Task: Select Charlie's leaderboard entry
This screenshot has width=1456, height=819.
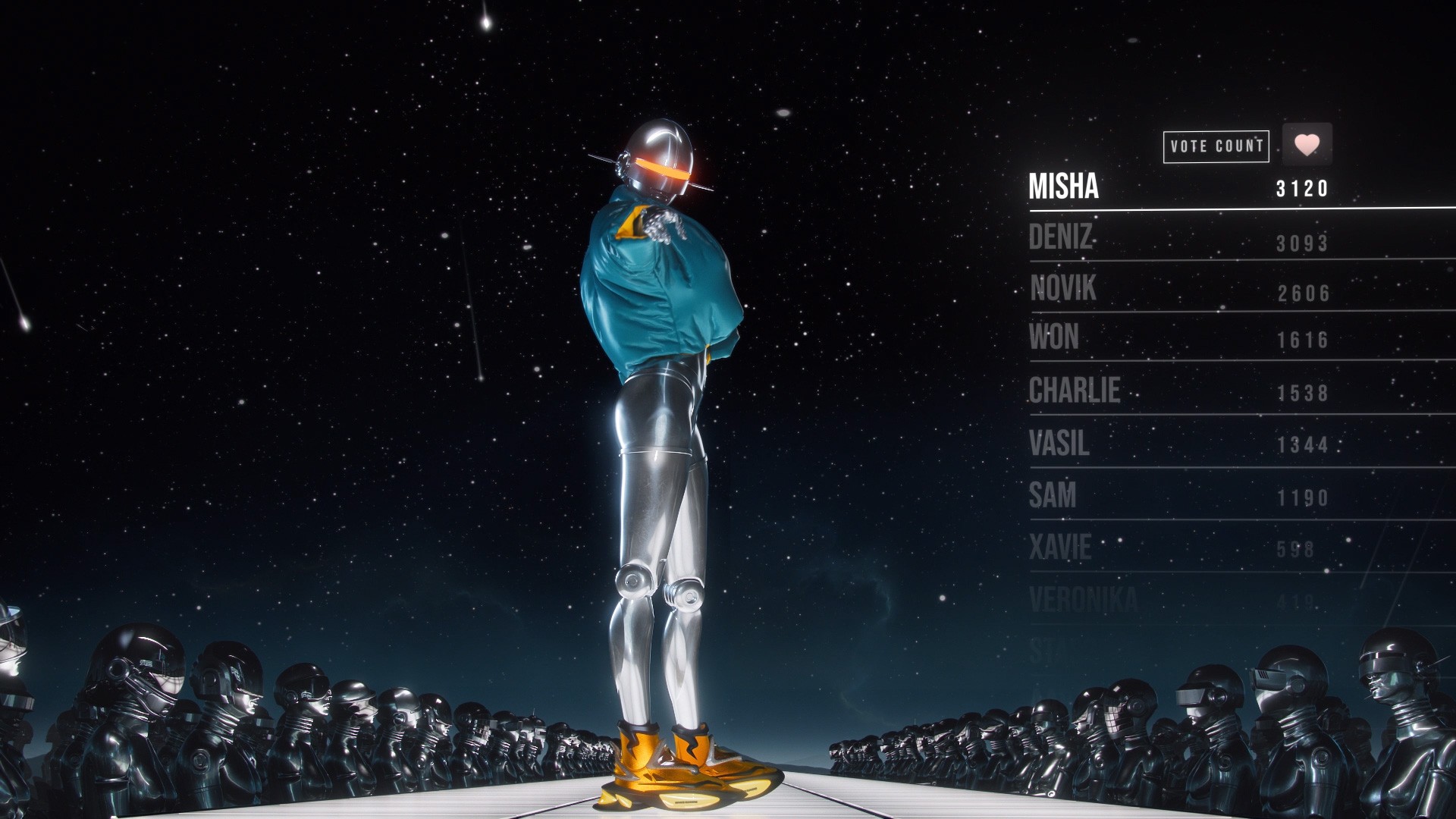Action: pyautogui.click(x=1074, y=391)
